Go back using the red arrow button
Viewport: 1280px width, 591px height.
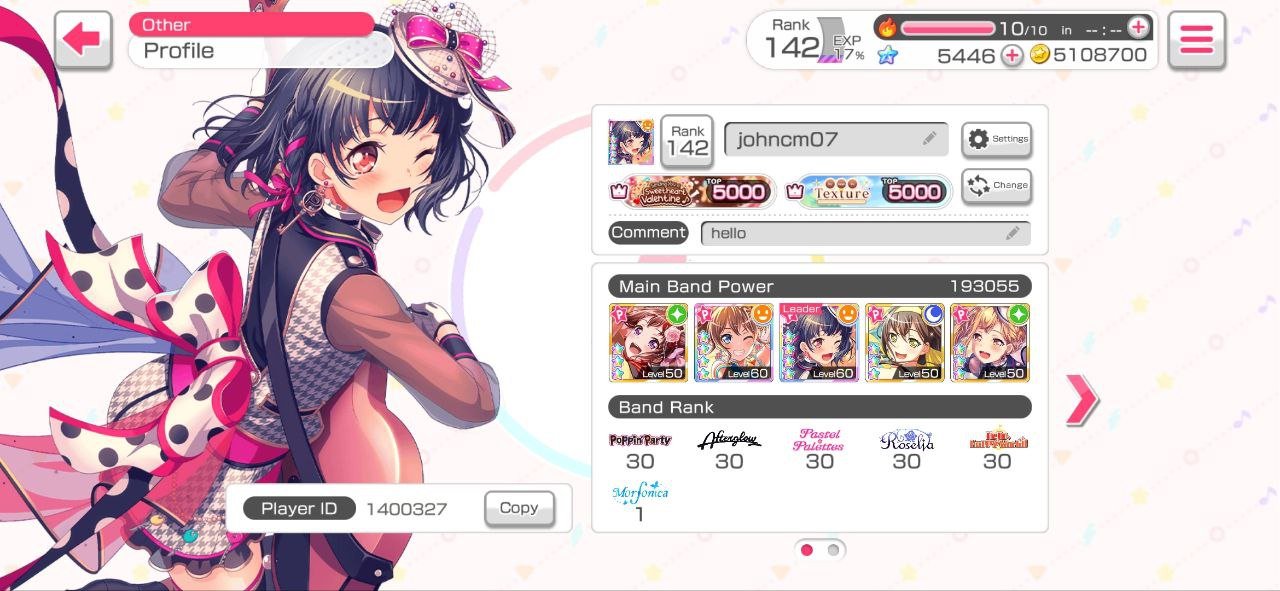pyautogui.click(x=82, y=40)
